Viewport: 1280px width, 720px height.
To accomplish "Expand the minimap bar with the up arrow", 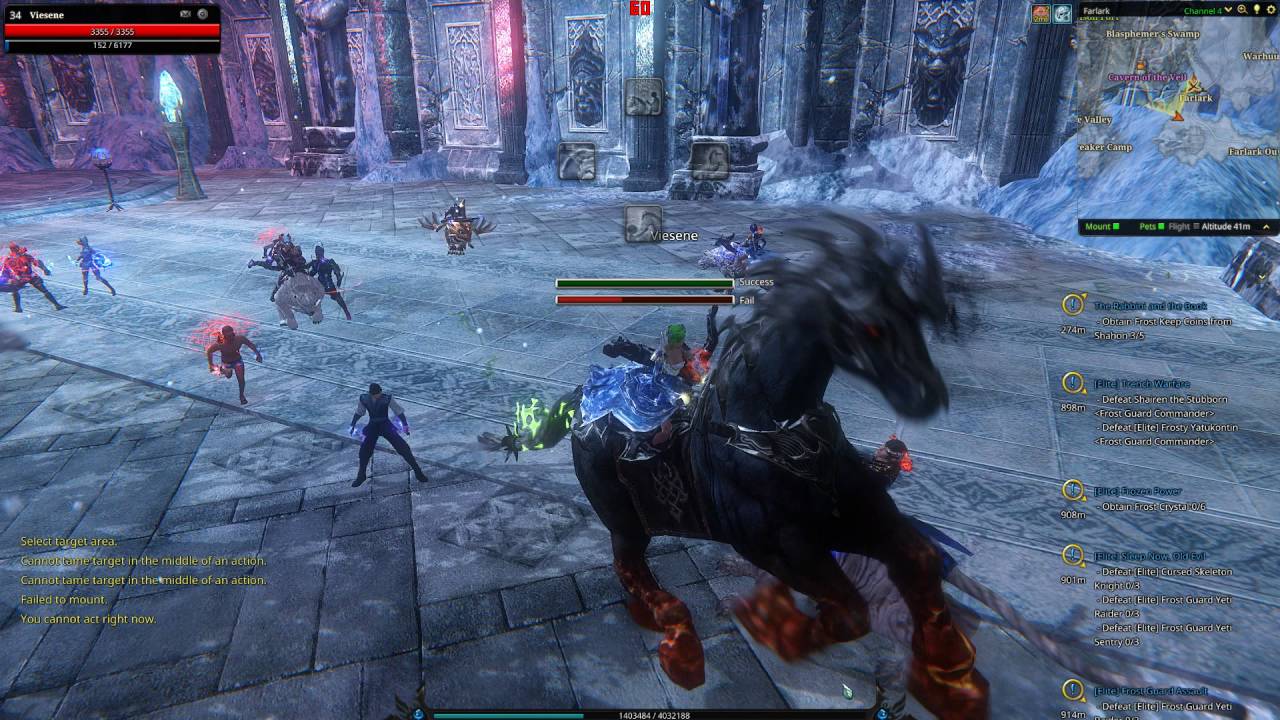I will click(1267, 227).
